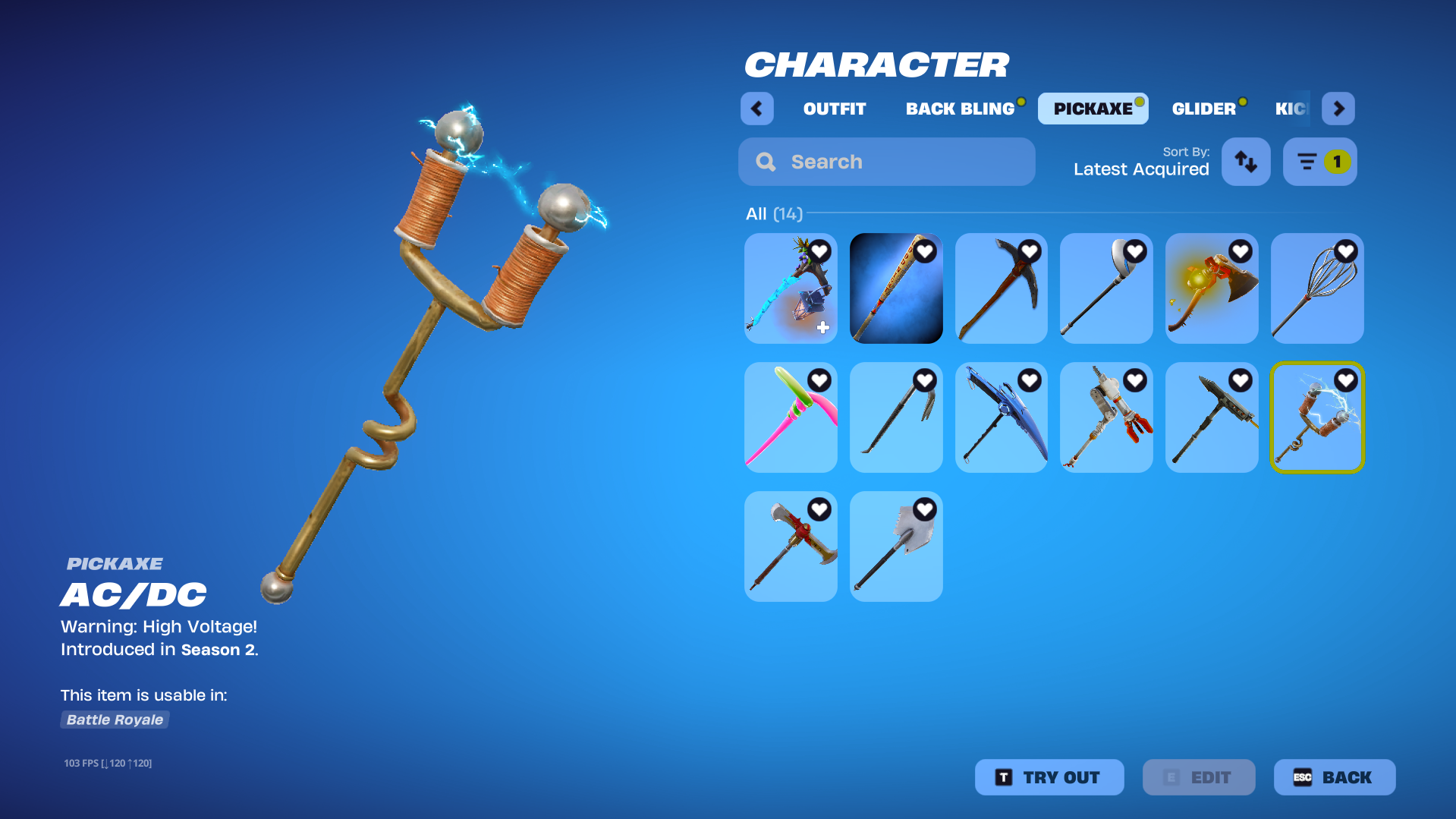Click the left arrow beside the tabs

pos(756,109)
